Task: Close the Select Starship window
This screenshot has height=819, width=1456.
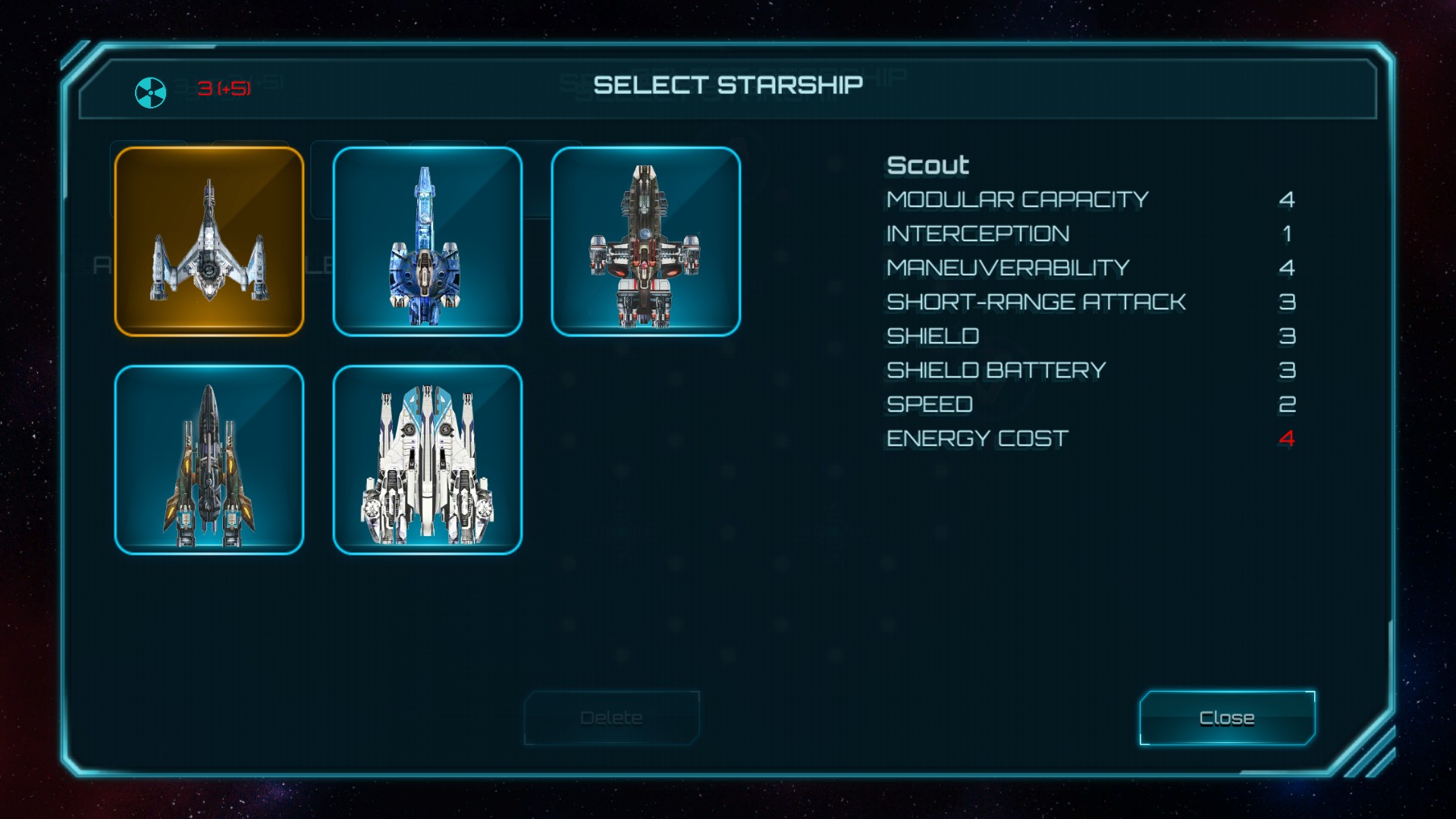Action: click(x=1227, y=717)
